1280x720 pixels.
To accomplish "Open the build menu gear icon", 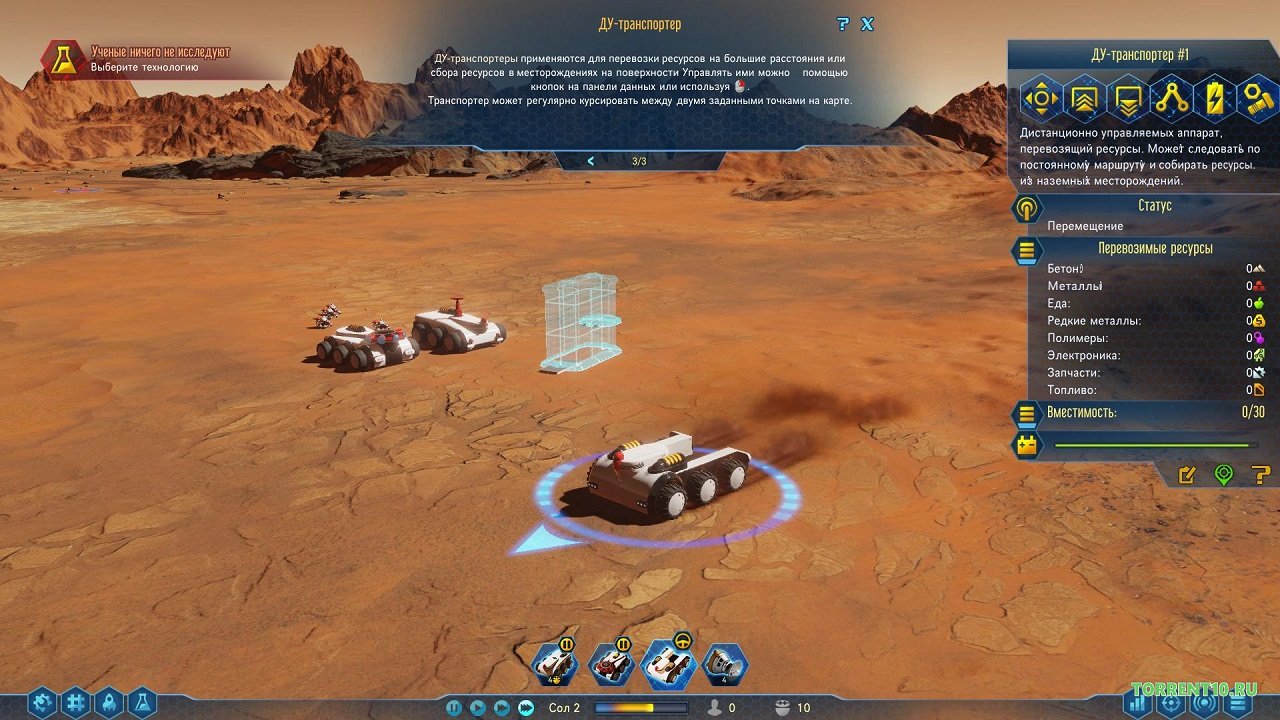I will [42, 703].
